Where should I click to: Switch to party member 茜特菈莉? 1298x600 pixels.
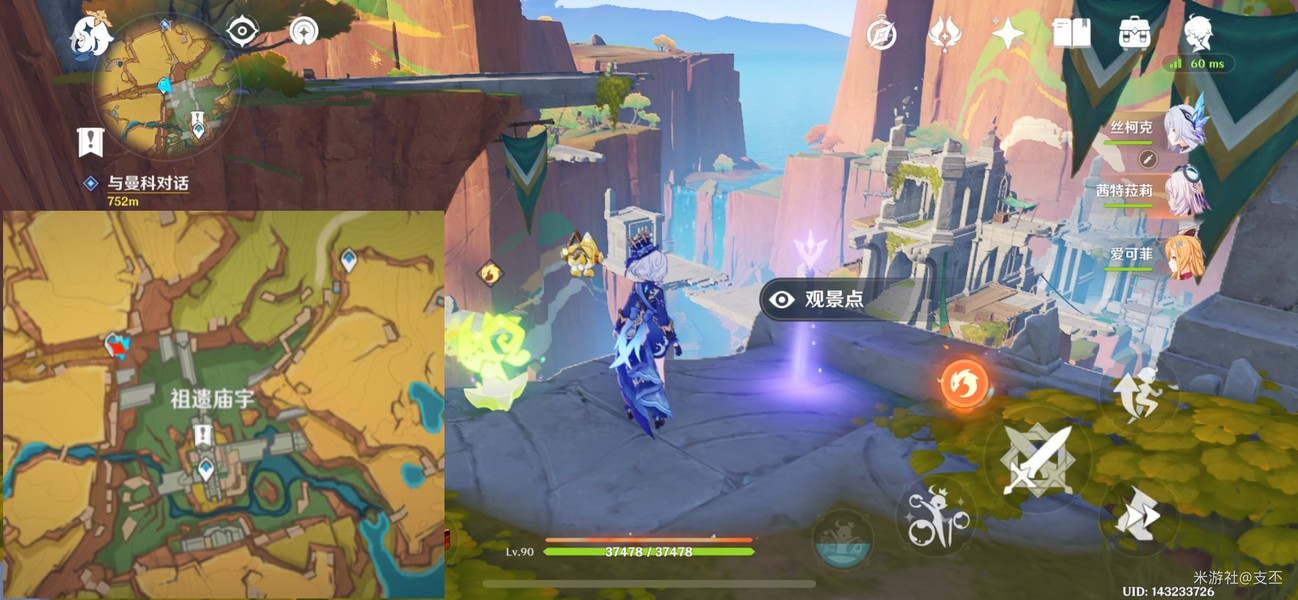click(x=1185, y=190)
